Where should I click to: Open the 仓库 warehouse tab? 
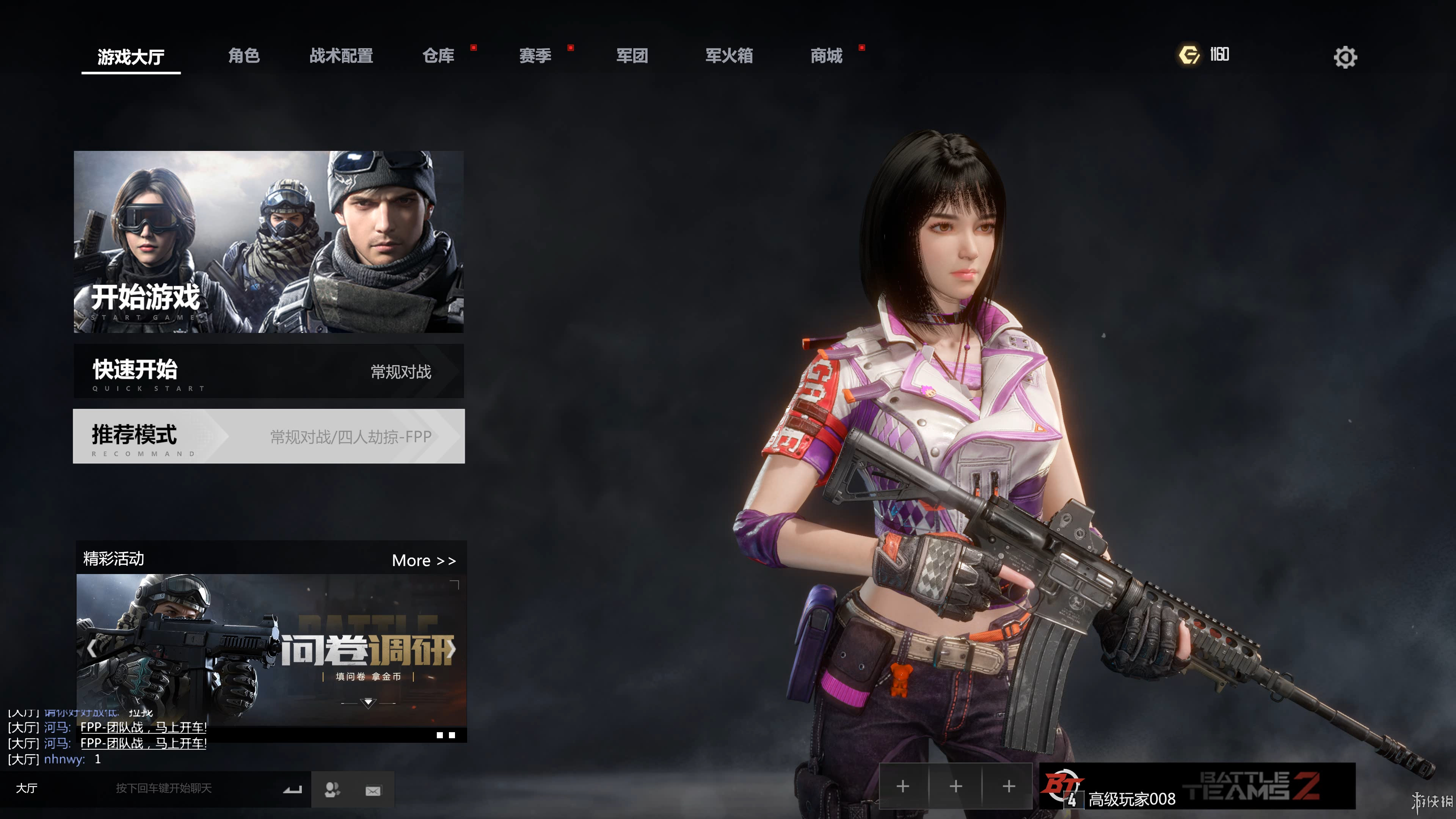point(439,55)
